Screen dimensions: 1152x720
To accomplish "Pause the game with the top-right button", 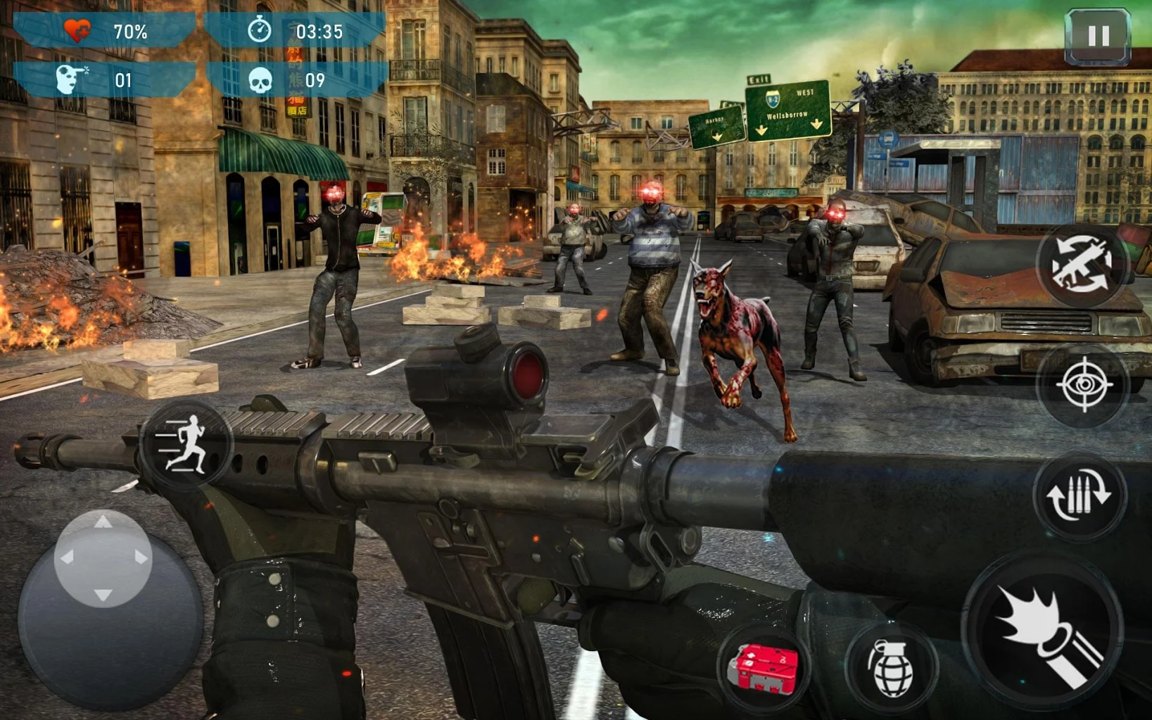I will click(1097, 37).
